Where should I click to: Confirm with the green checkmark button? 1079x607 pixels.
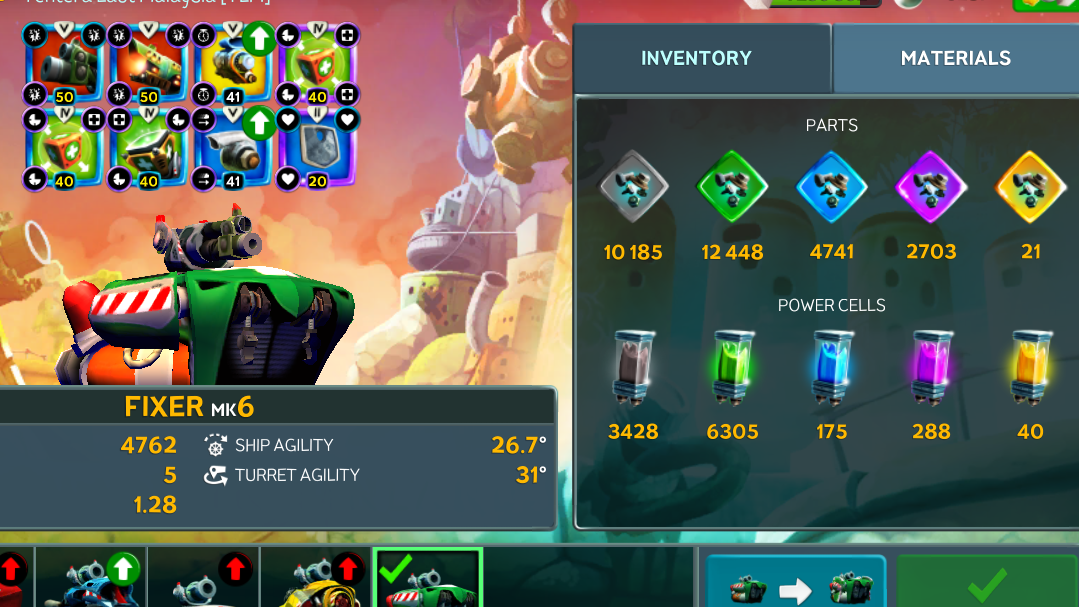click(986, 582)
